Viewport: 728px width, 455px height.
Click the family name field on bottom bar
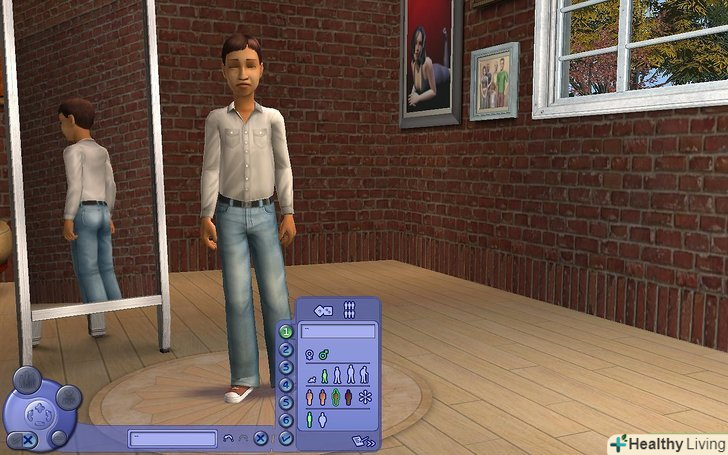point(172,438)
